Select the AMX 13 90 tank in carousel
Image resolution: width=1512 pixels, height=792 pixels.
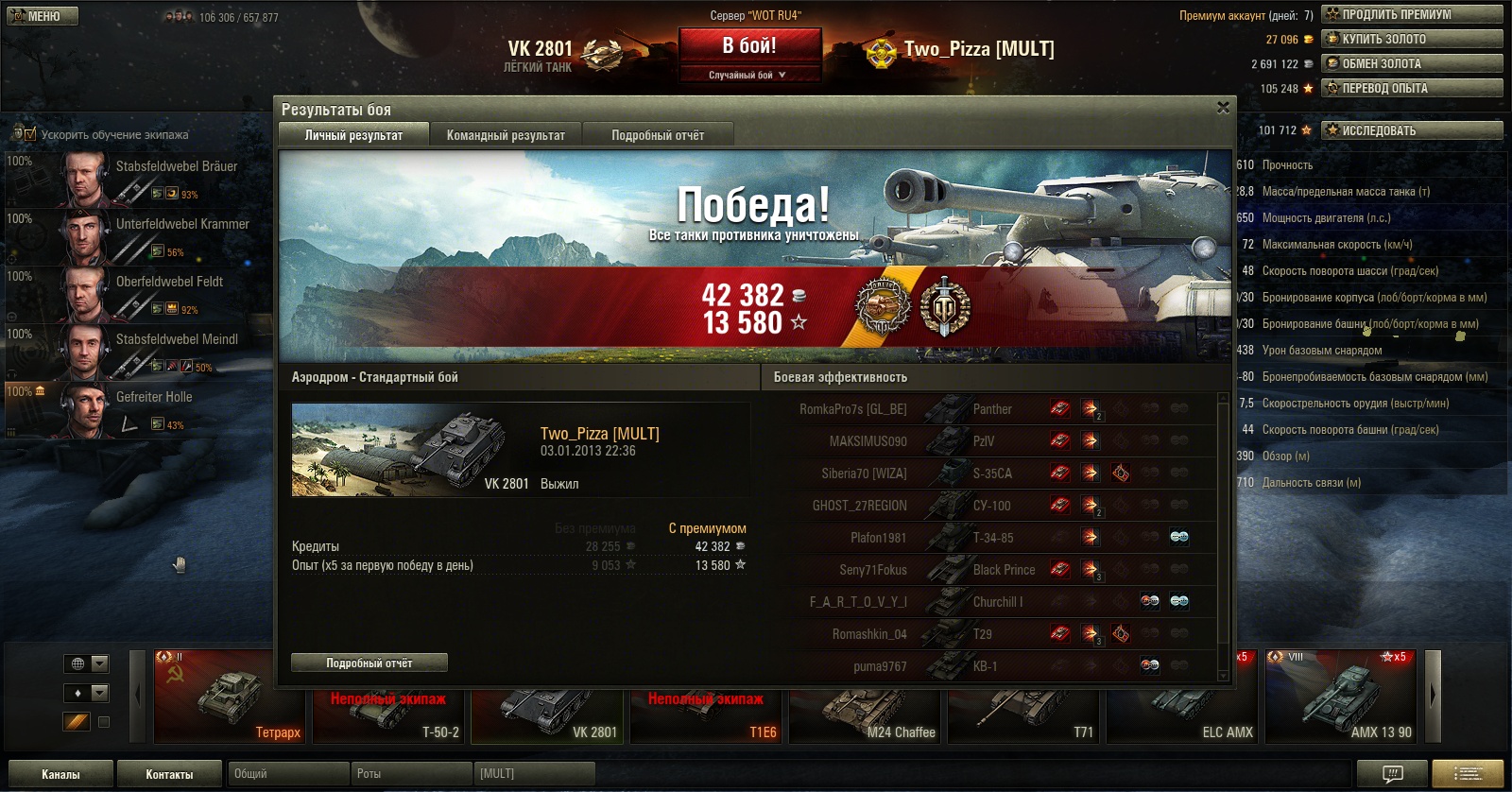click(1342, 697)
